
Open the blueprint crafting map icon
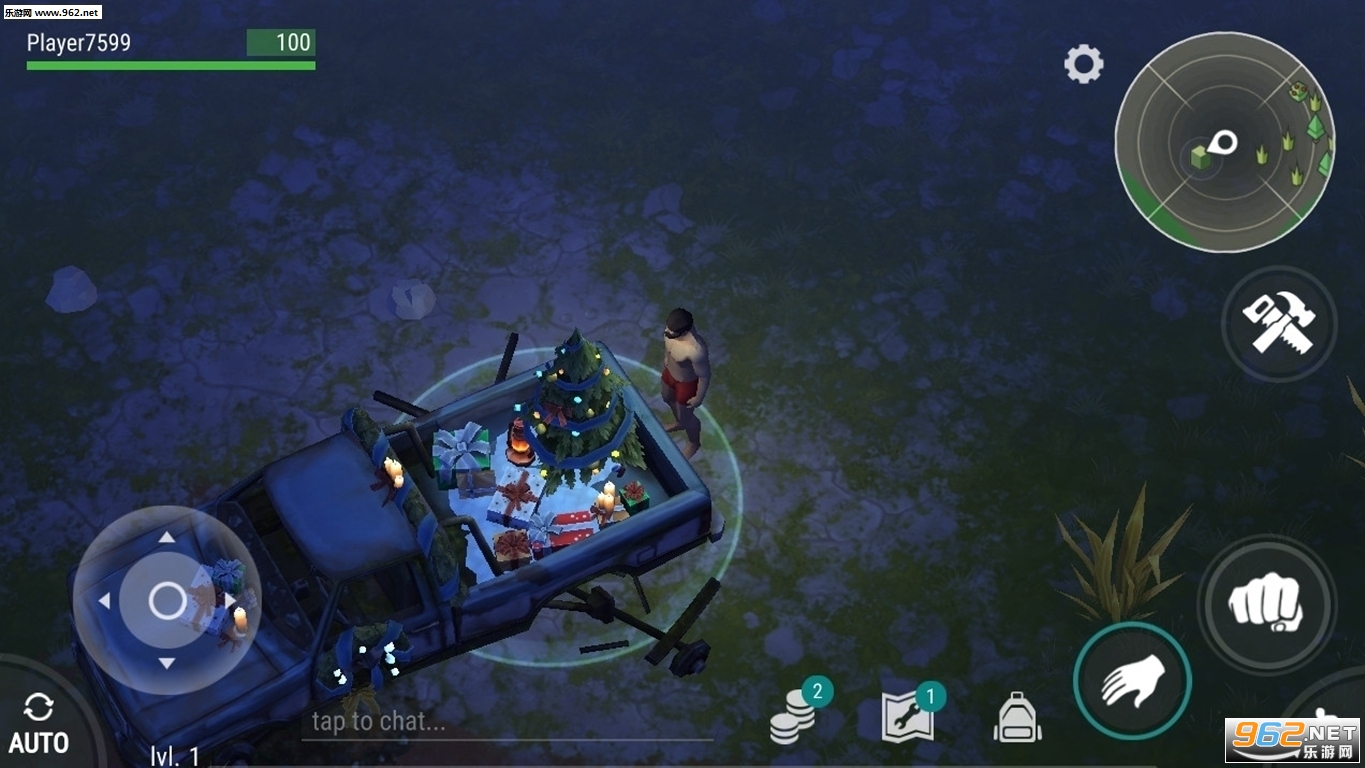[908, 718]
